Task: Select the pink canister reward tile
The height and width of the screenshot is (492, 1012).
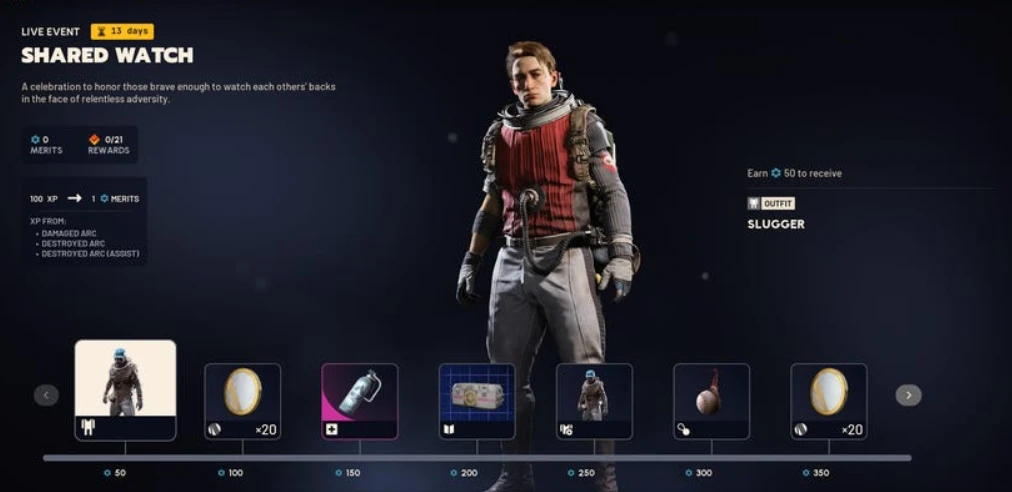Action: 359,401
